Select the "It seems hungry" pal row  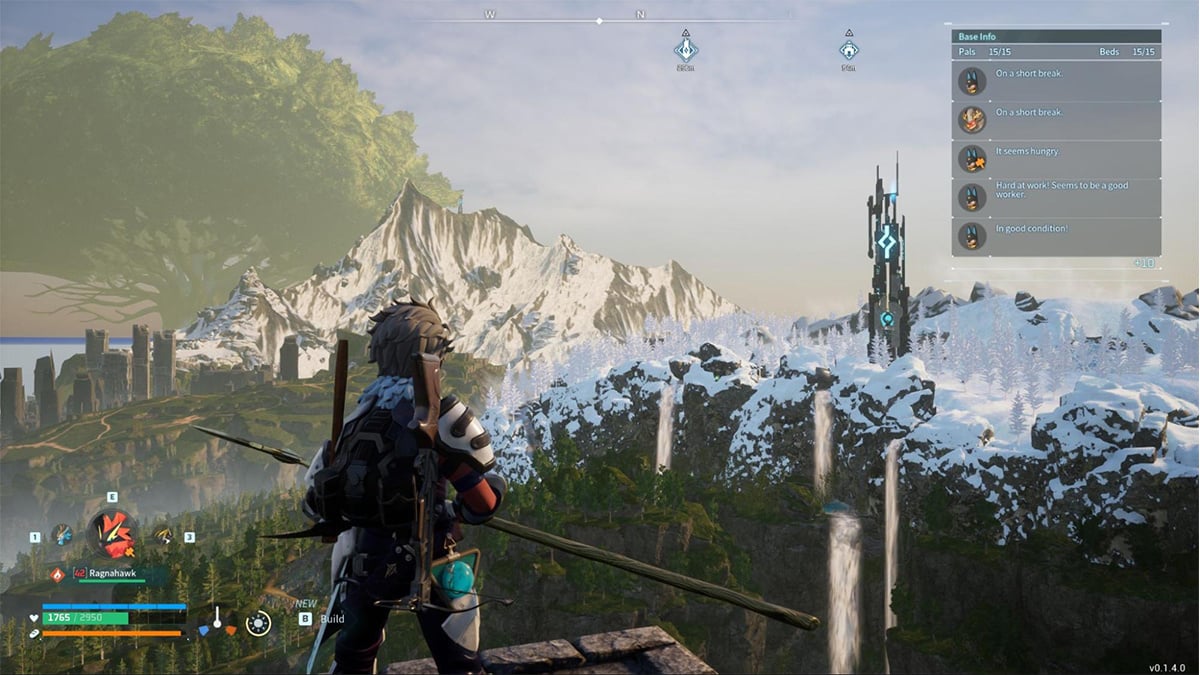coord(1056,159)
